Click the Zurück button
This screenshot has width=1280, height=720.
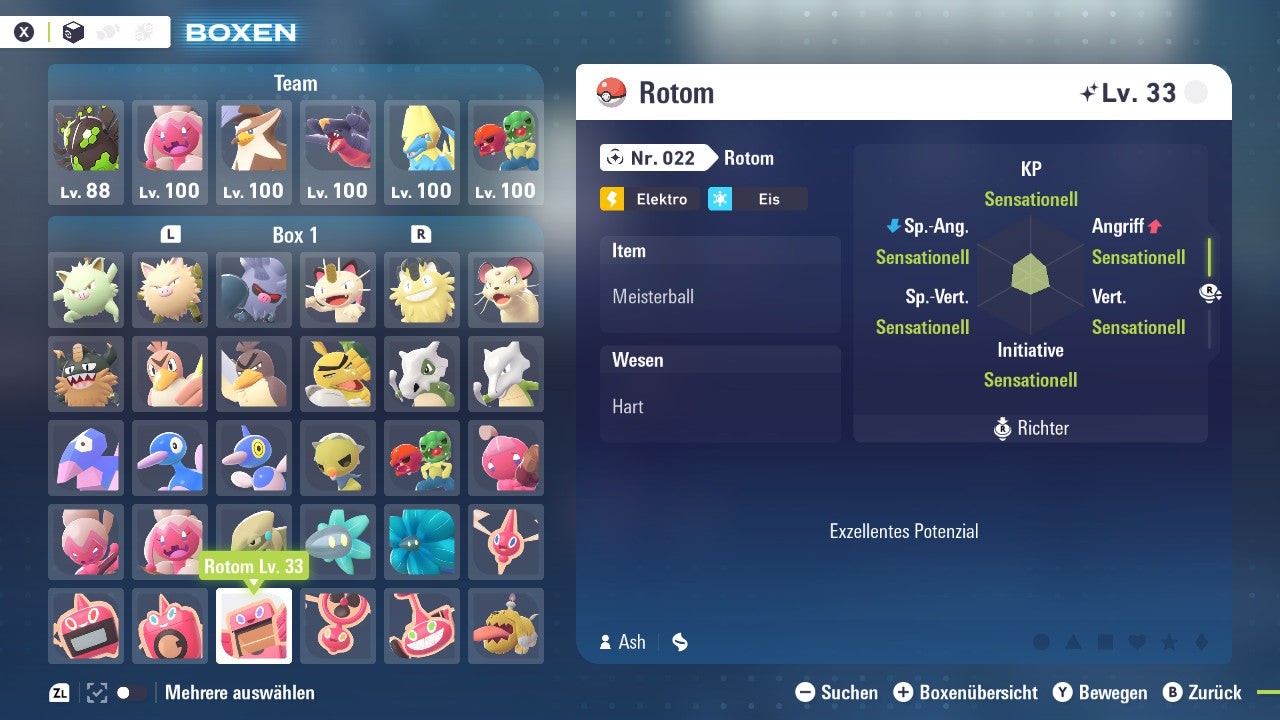[x=1205, y=692]
